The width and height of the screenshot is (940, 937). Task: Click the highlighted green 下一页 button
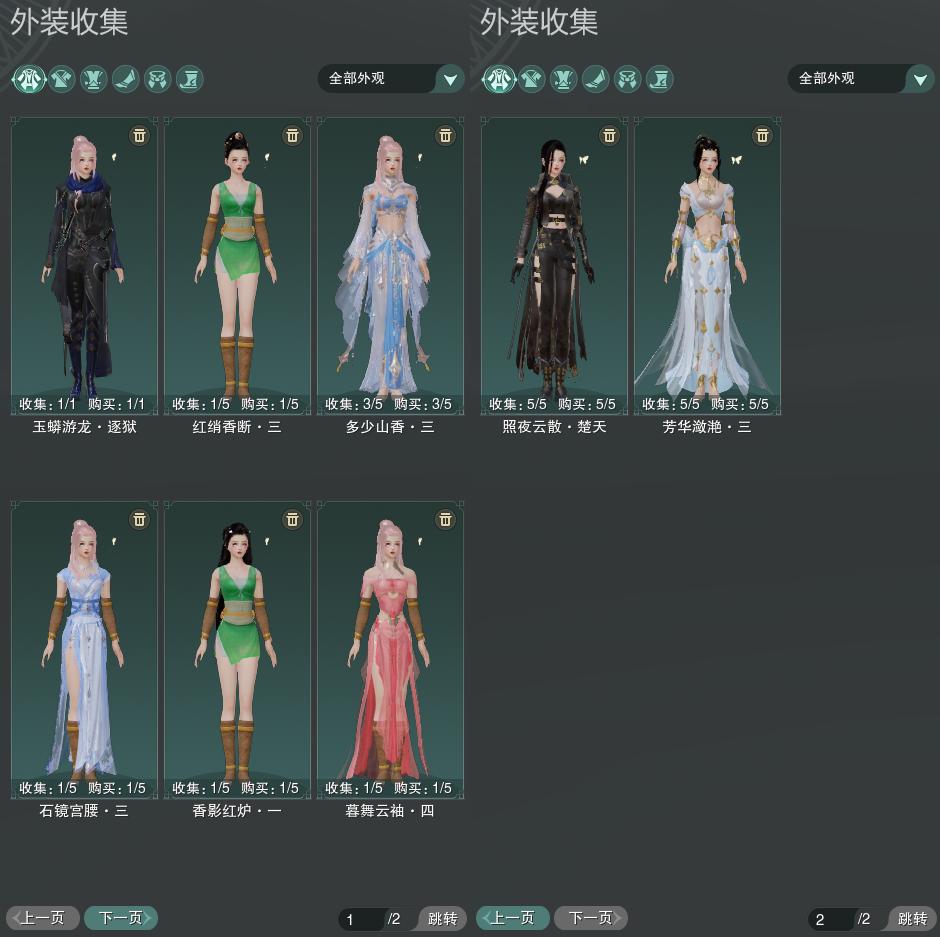120,917
